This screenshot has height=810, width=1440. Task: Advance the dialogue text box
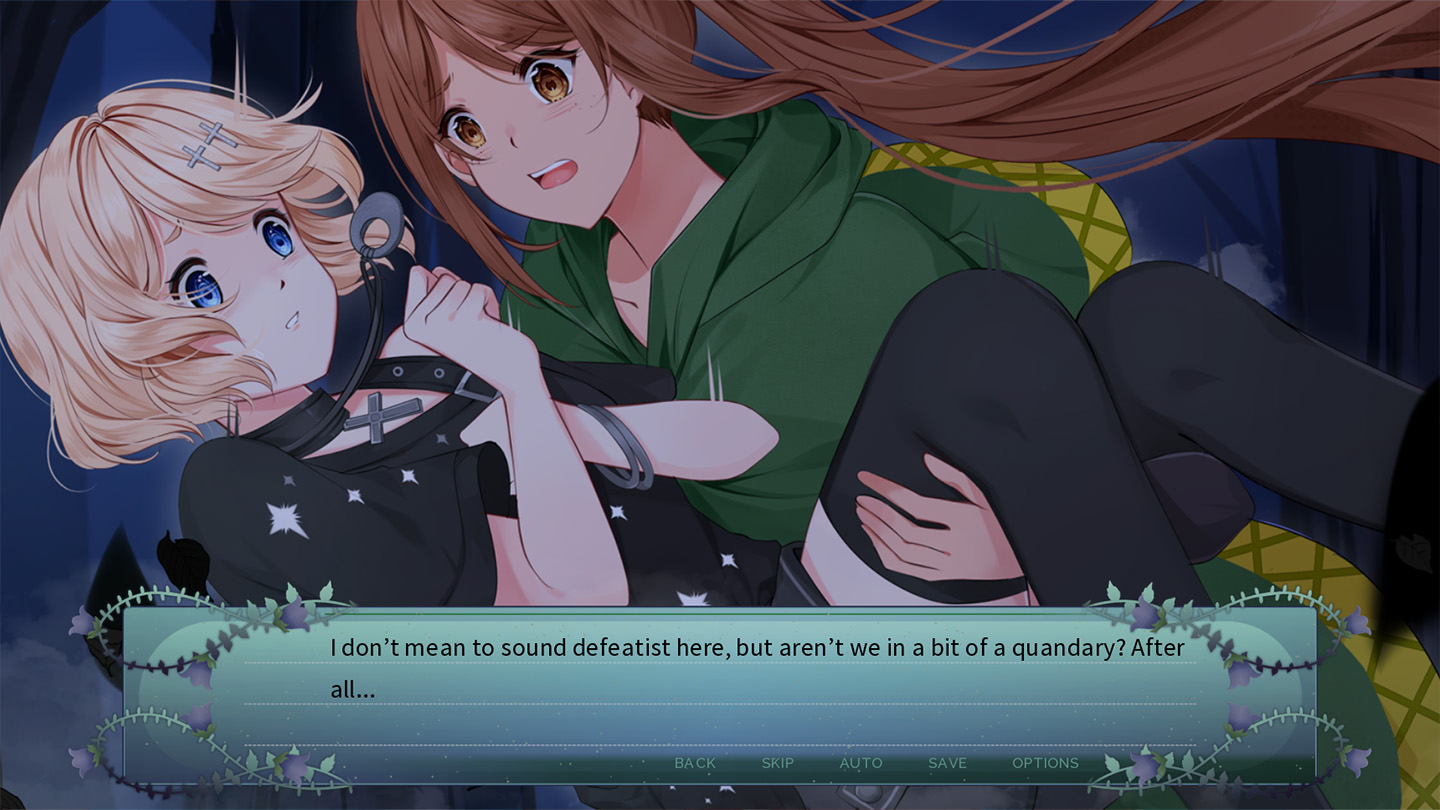pyautogui.click(x=720, y=690)
